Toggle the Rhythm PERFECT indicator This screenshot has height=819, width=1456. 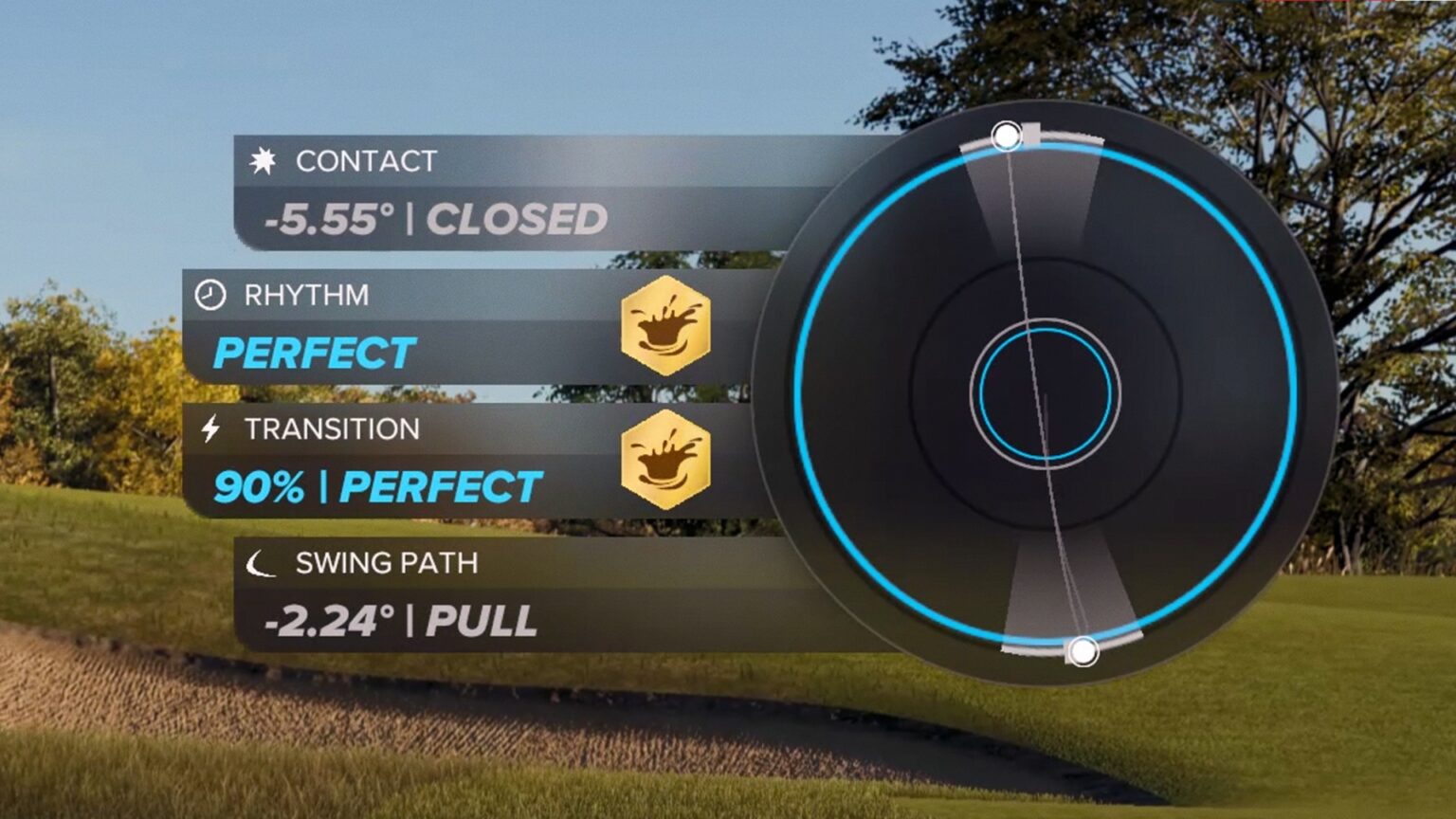[315, 353]
